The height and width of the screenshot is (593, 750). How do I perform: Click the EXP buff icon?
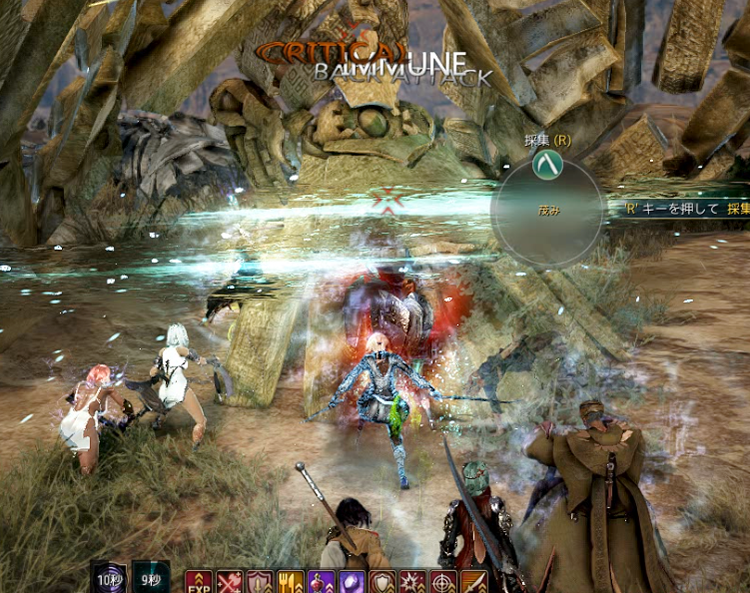coord(198,582)
